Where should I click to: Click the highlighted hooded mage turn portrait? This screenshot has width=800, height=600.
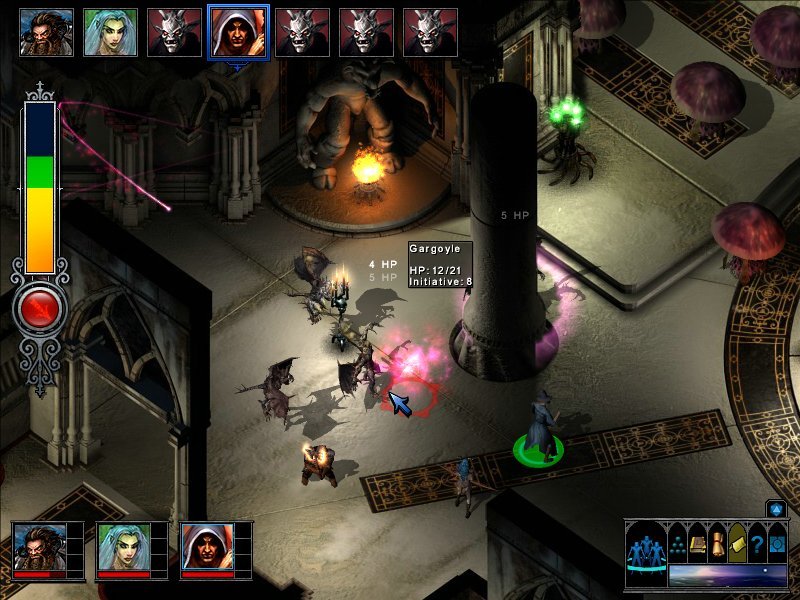[238, 32]
